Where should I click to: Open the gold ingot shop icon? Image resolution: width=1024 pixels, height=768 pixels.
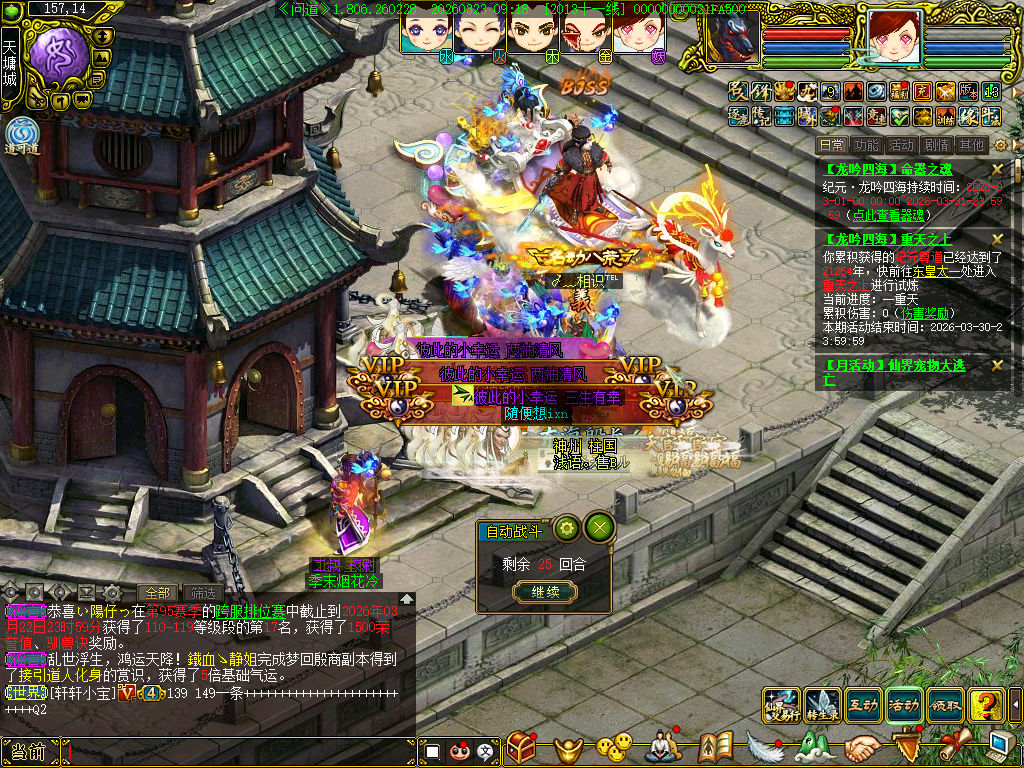(x=570, y=747)
